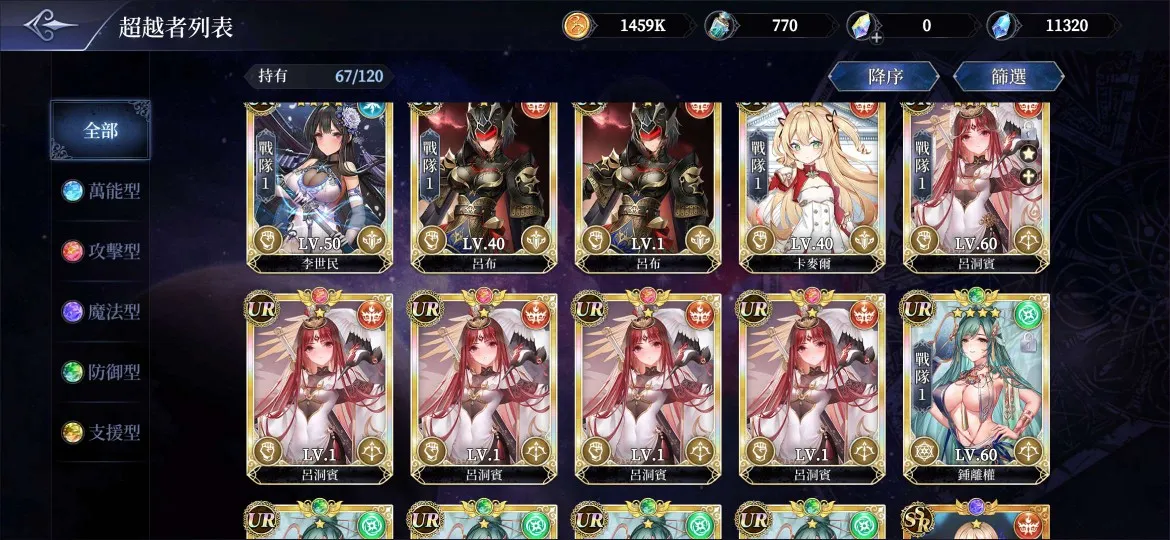This screenshot has height=540, width=1170.
Task: Choose the 防禦型 defense category
Action: tap(101, 372)
